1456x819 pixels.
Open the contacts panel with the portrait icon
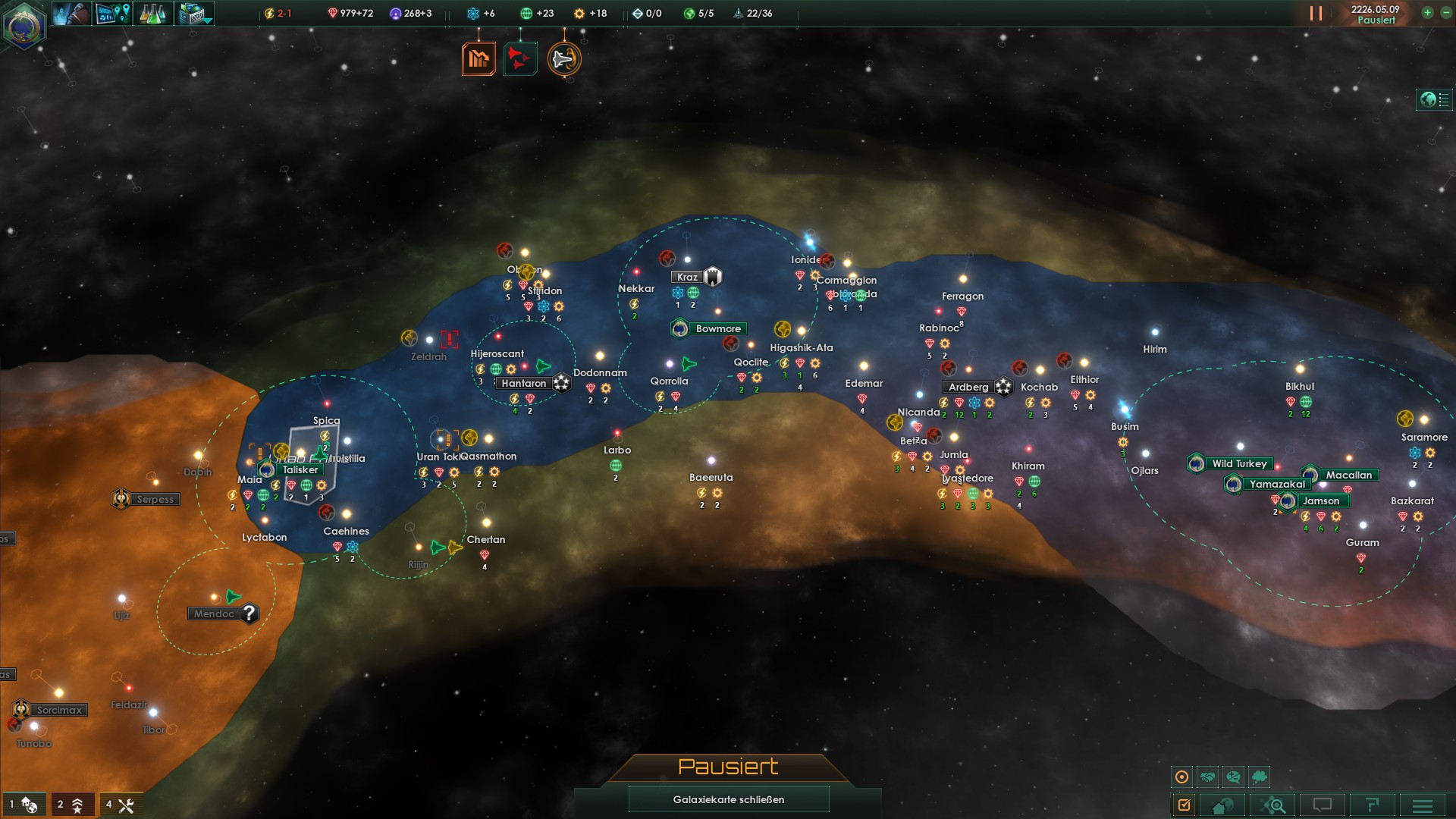click(x=73, y=14)
